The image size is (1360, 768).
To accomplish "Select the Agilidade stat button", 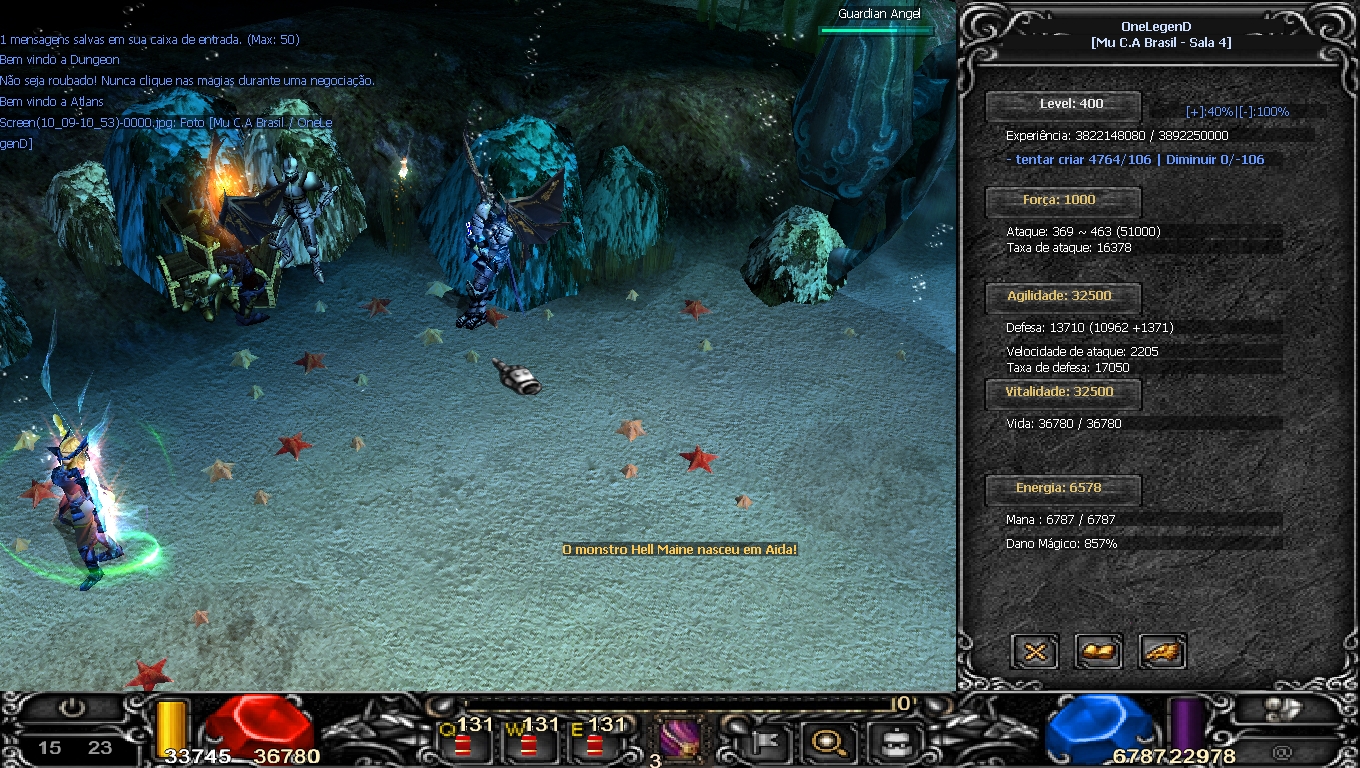I will [1063, 296].
